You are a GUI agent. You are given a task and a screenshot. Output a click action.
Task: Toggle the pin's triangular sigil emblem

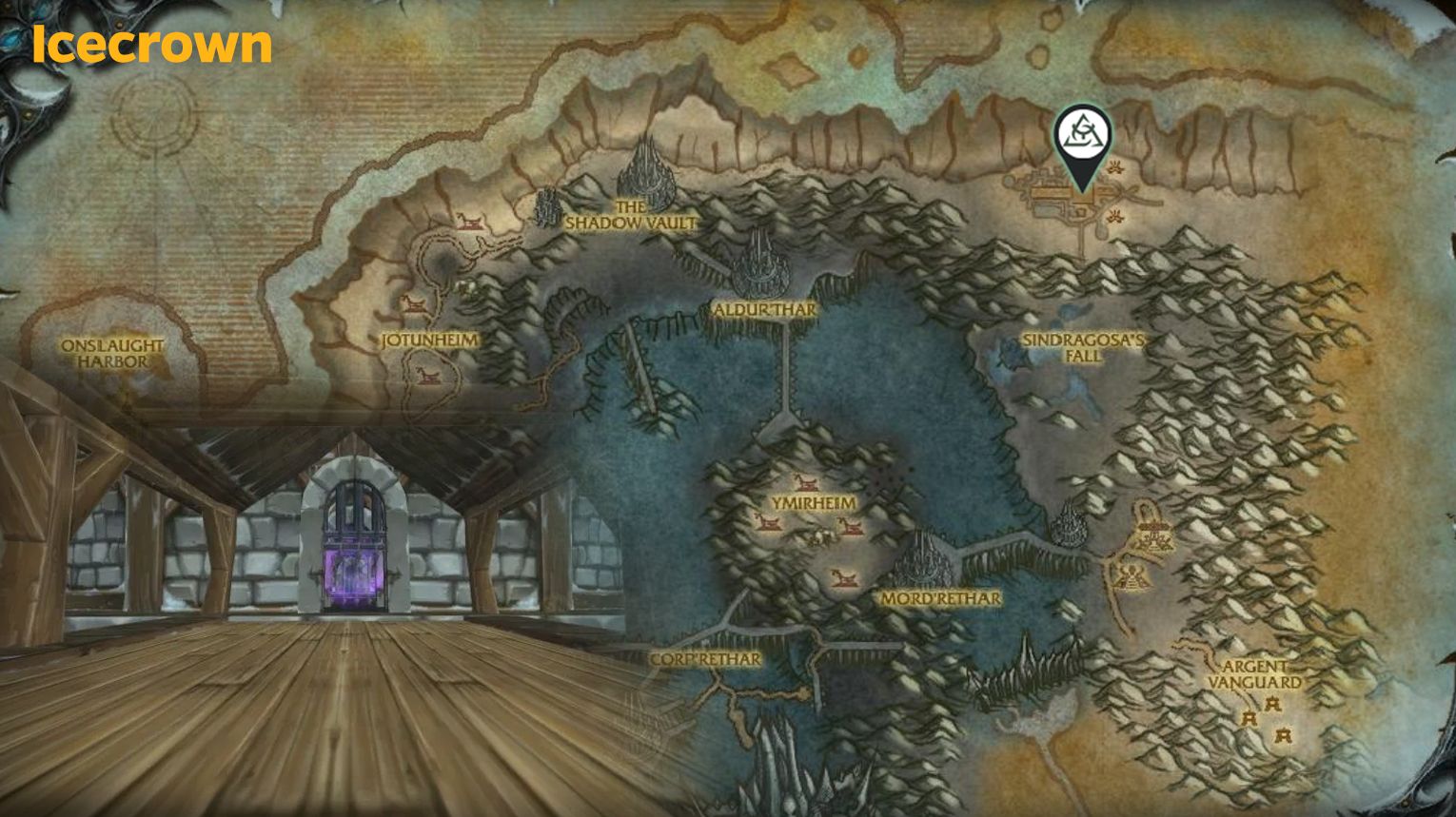1084,131
